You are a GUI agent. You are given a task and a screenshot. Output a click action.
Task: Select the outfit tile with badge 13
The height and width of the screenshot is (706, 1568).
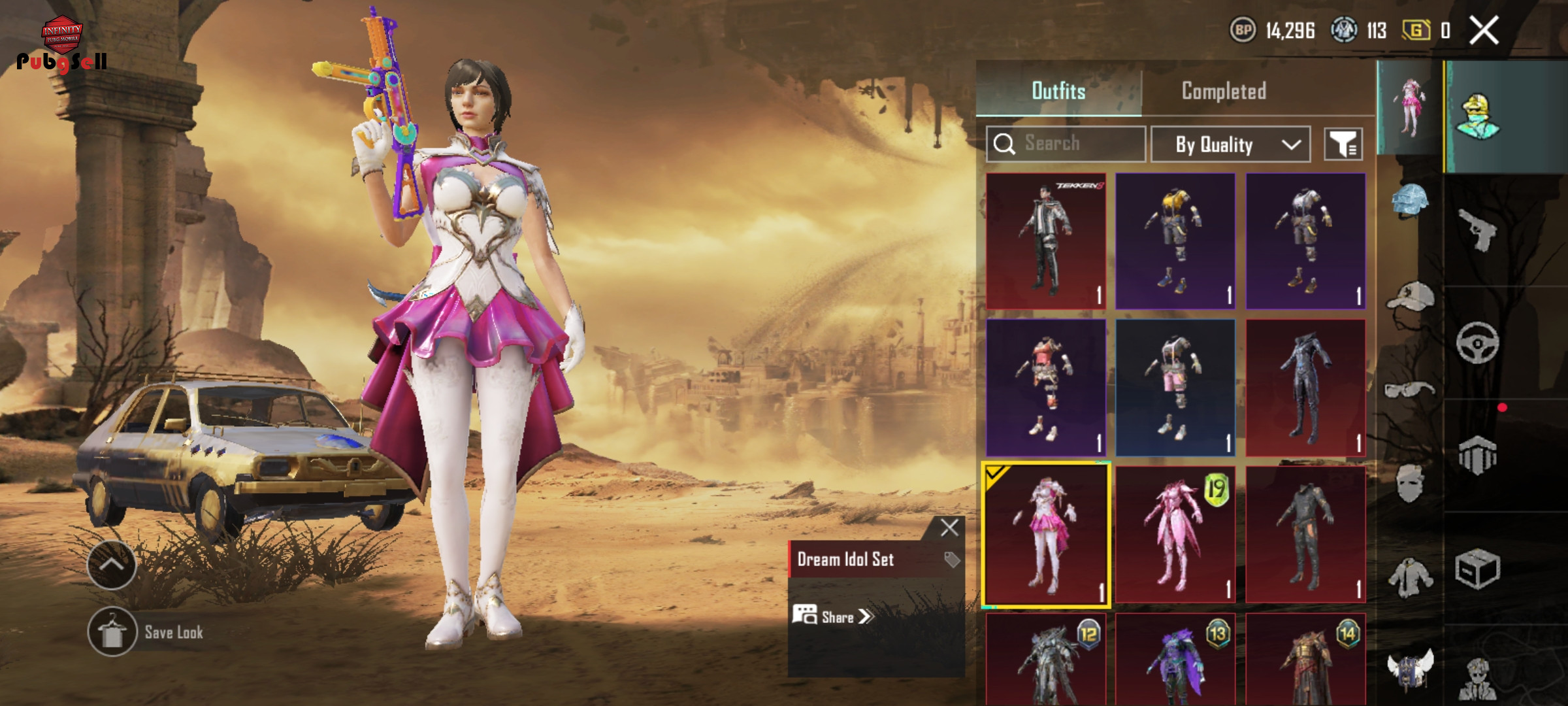(x=1175, y=660)
